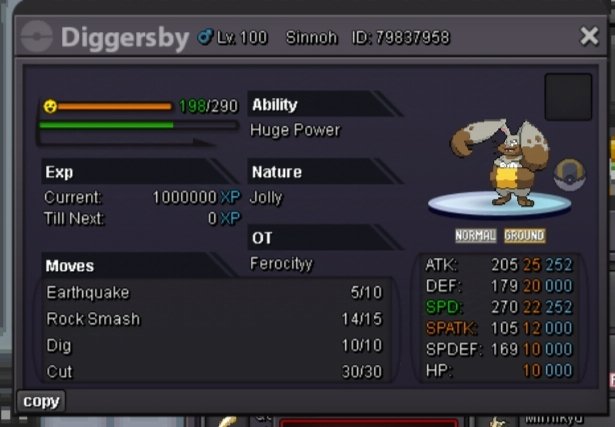Viewport: 615px width, 427px height.
Task: Click the empty held item slot
Action: 567,97
